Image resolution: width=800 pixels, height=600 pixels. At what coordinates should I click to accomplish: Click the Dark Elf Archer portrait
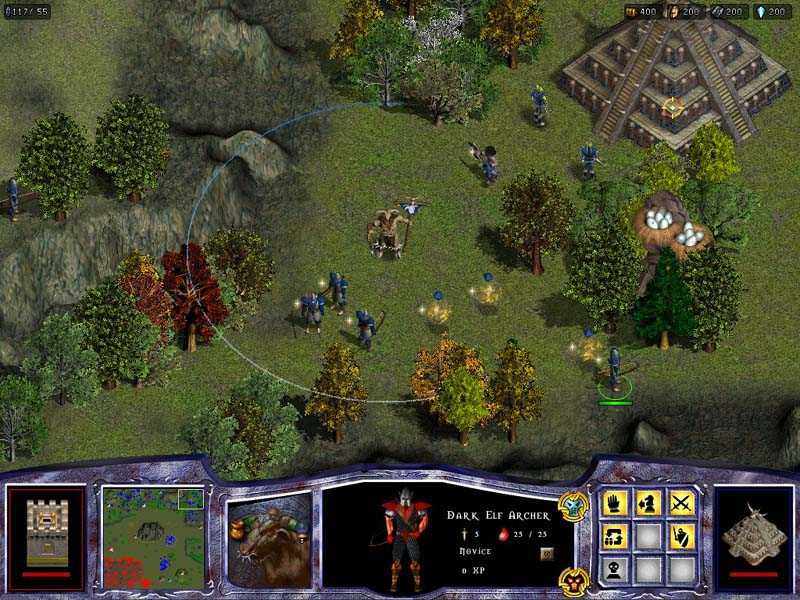click(405, 540)
